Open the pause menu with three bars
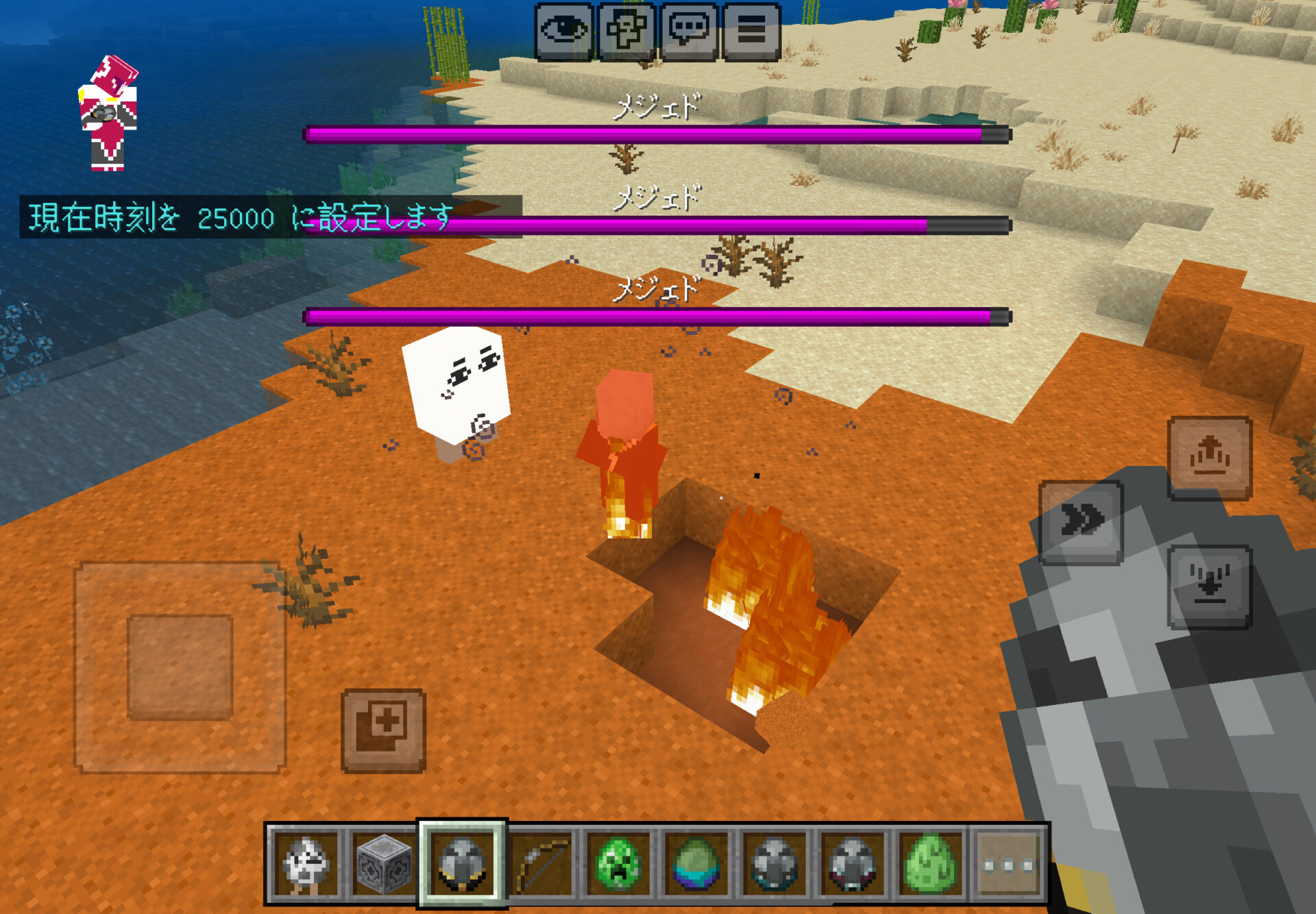 (x=751, y=32)
